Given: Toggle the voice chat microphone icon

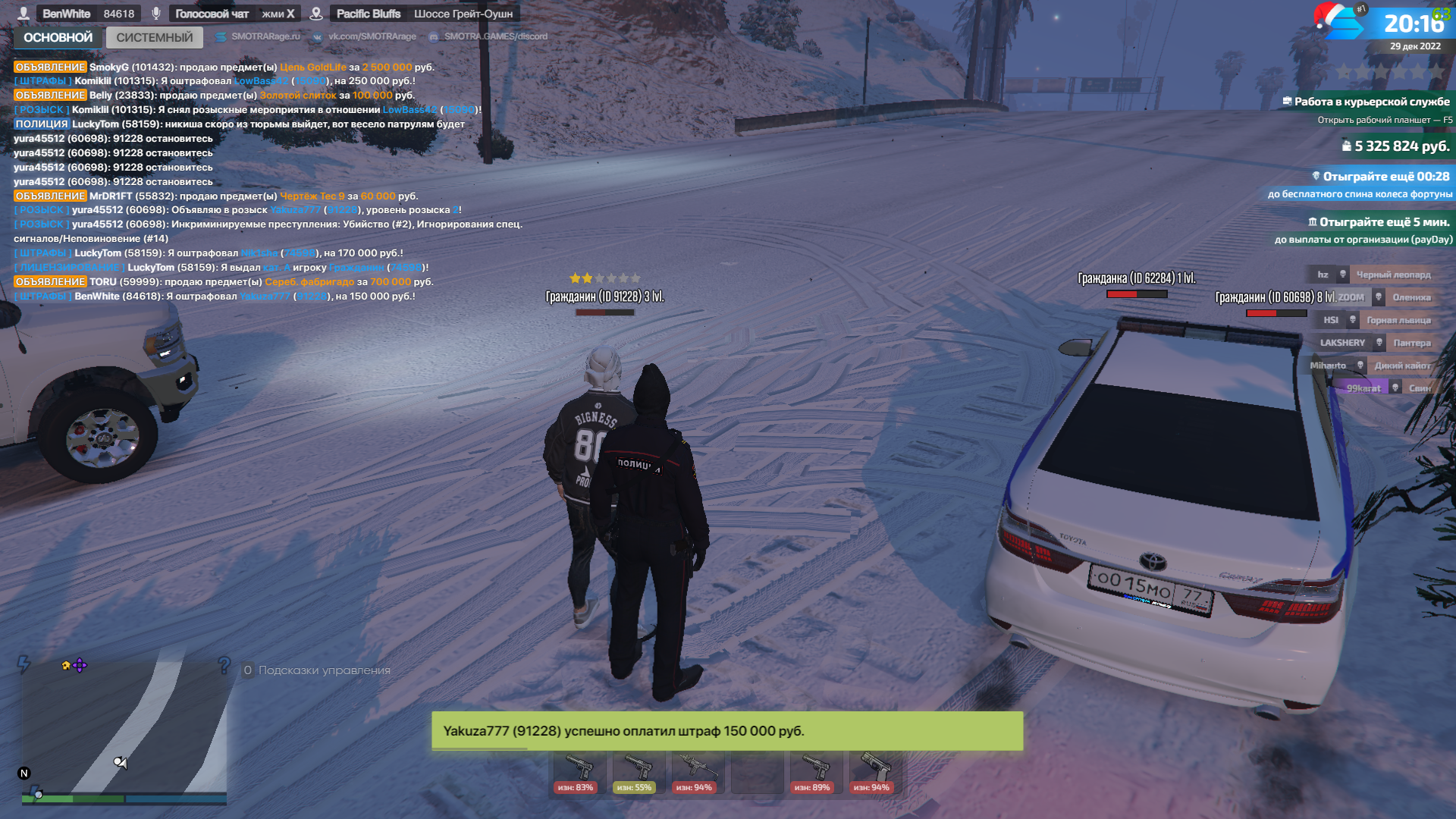Looking at the screenshot, I should [x=155, y=14].
